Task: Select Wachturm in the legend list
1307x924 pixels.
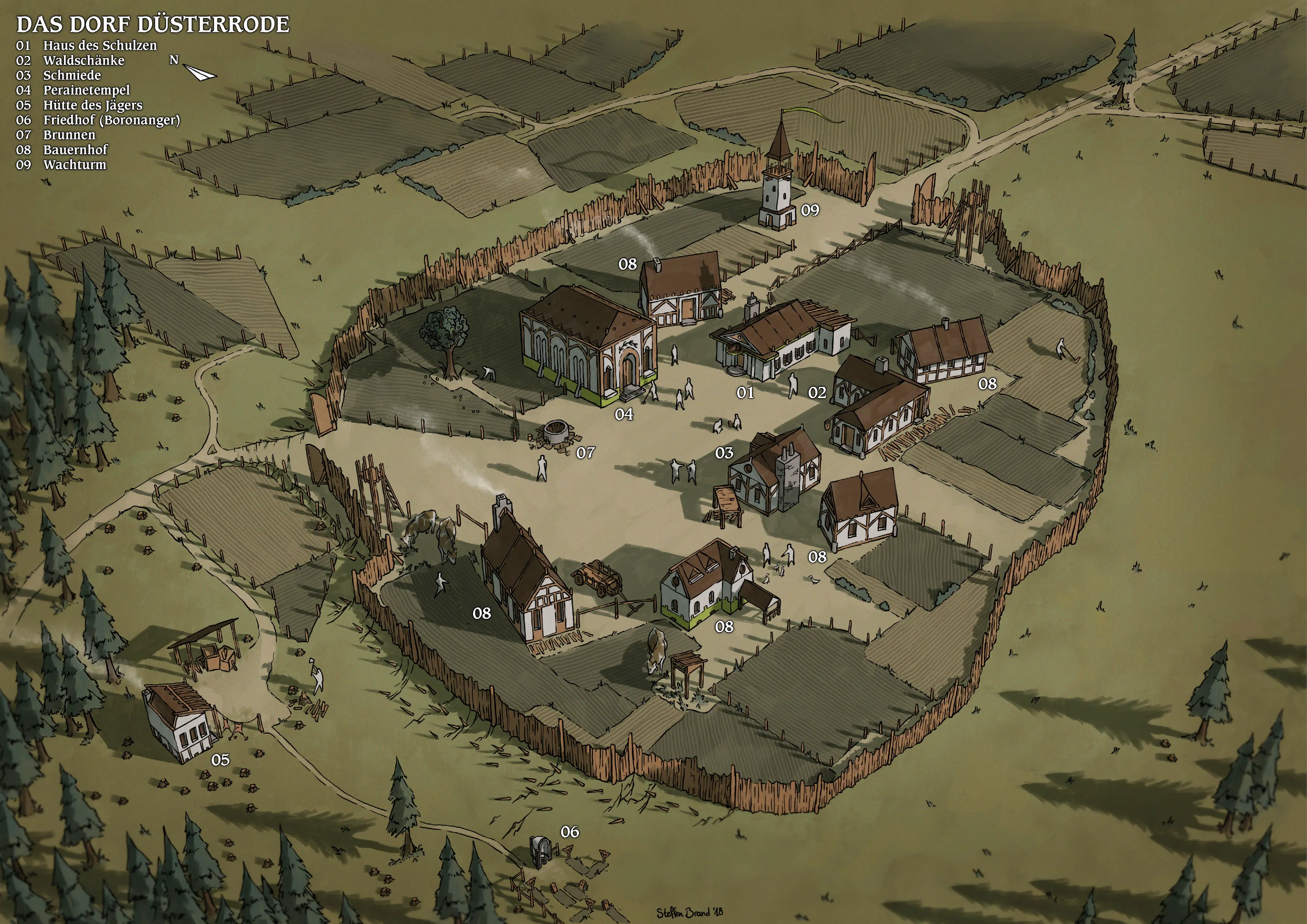Action: coord(75,165)
